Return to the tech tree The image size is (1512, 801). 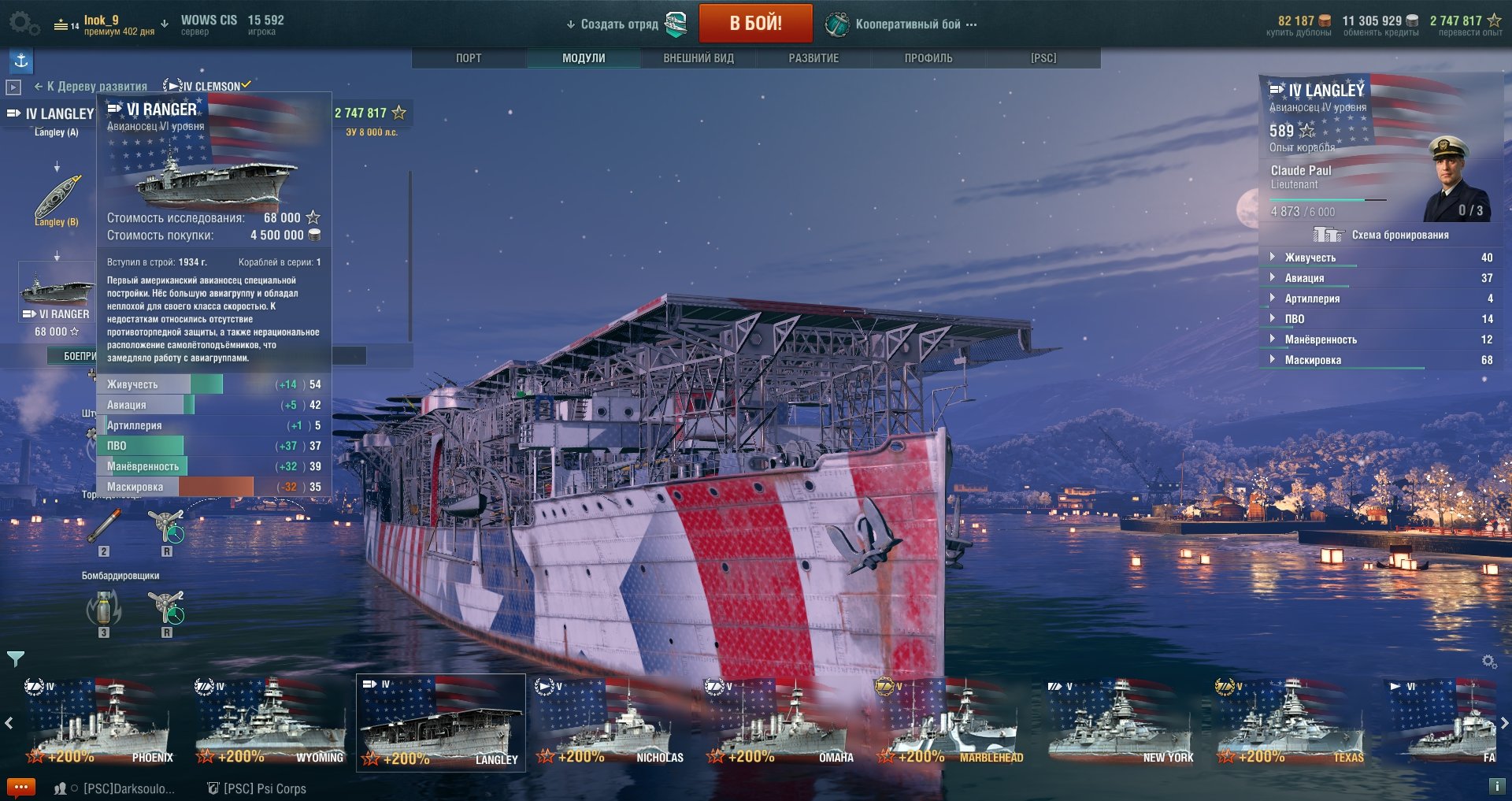(x=91, y=87)
